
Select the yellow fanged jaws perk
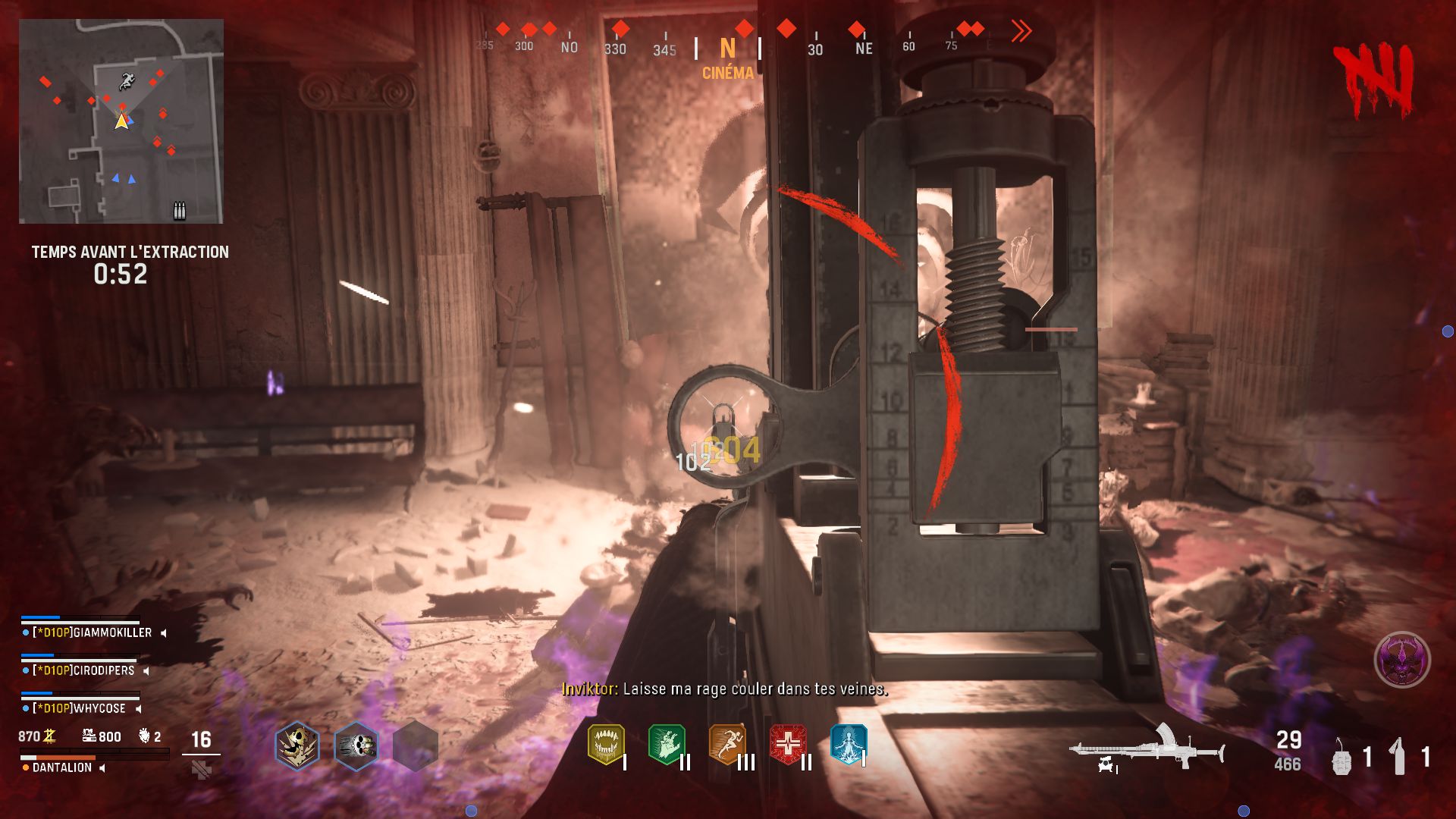pyautogui.click(x=606, y=745)
